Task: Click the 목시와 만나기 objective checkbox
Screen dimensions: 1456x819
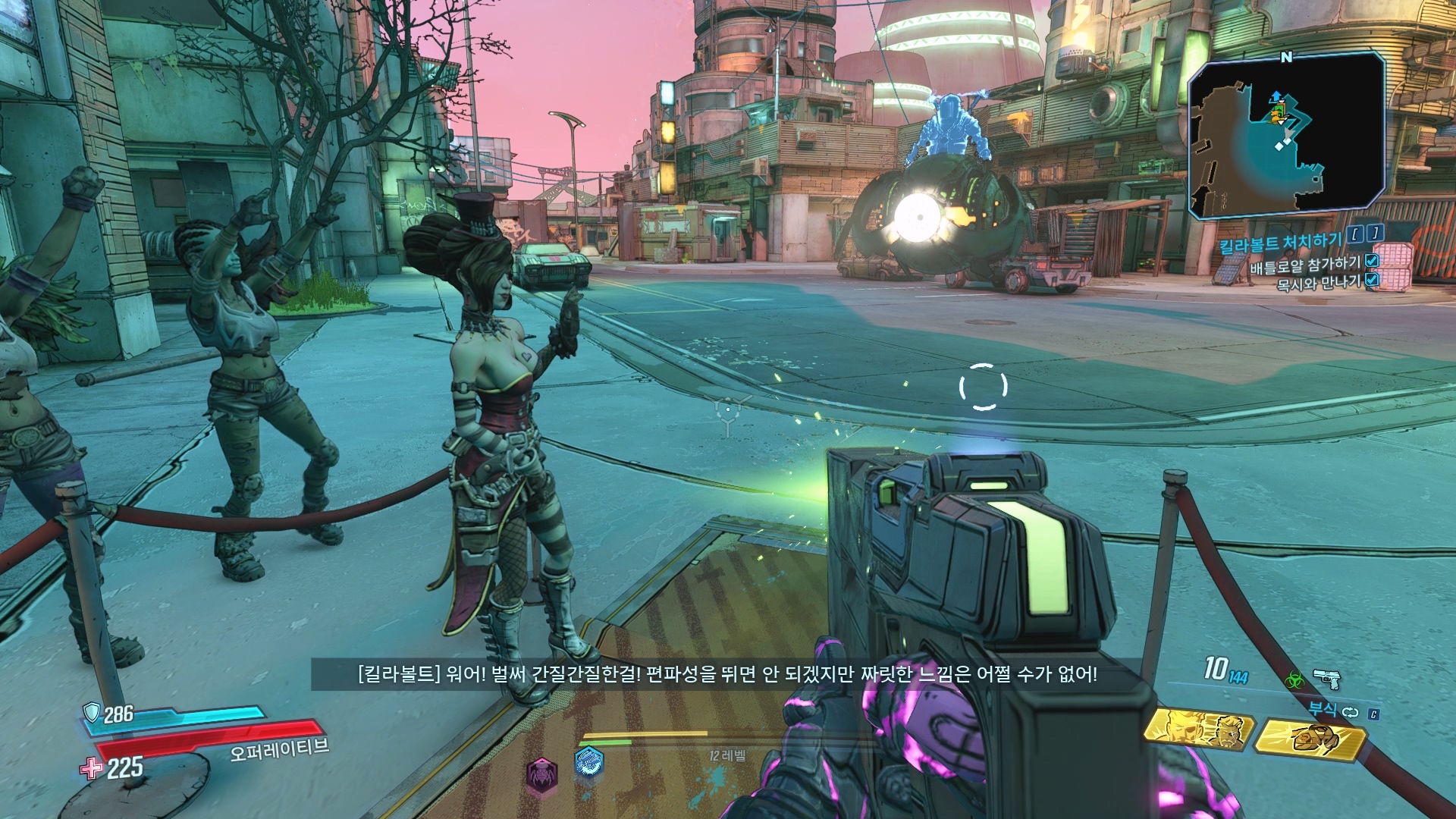Action: point(1372,280)
